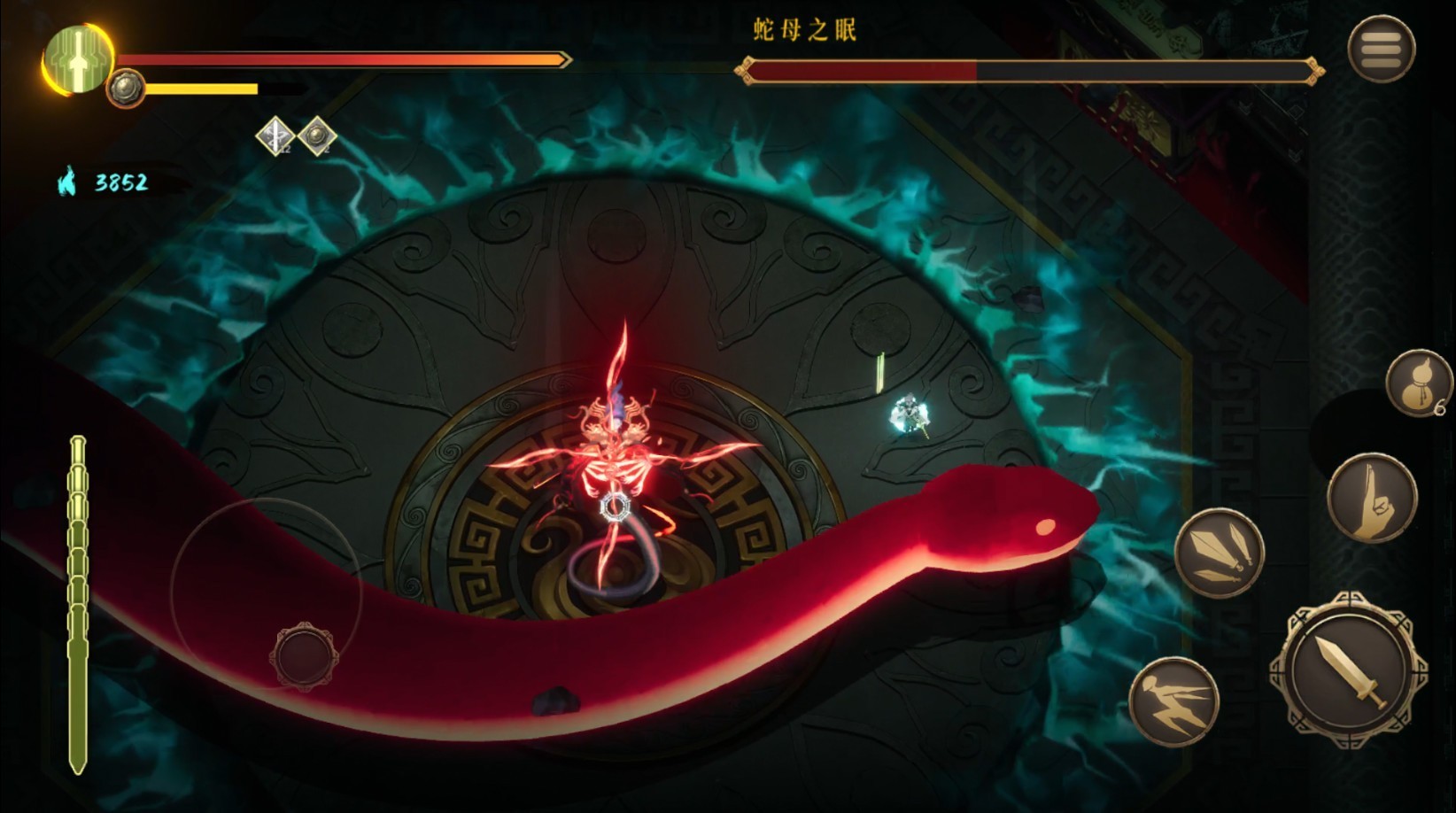Open the pause menu with the hamburger button

(1381, 49)
